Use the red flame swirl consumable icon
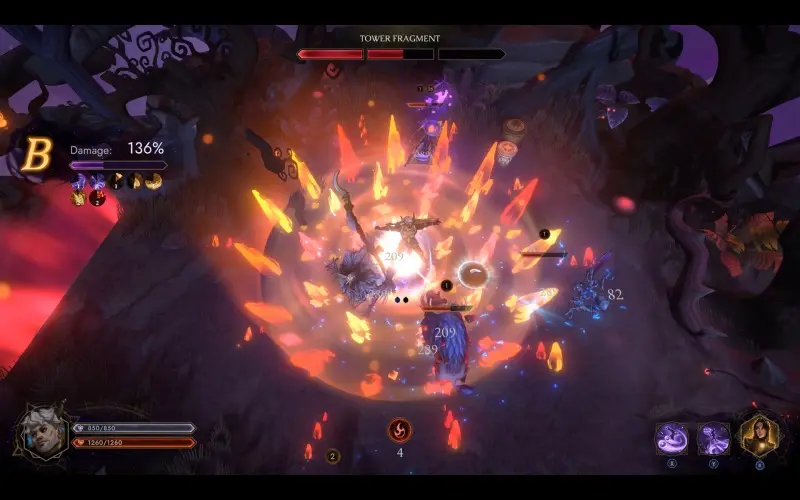The width and height of the screenshot is (800, 500). (x=400, y=430)
